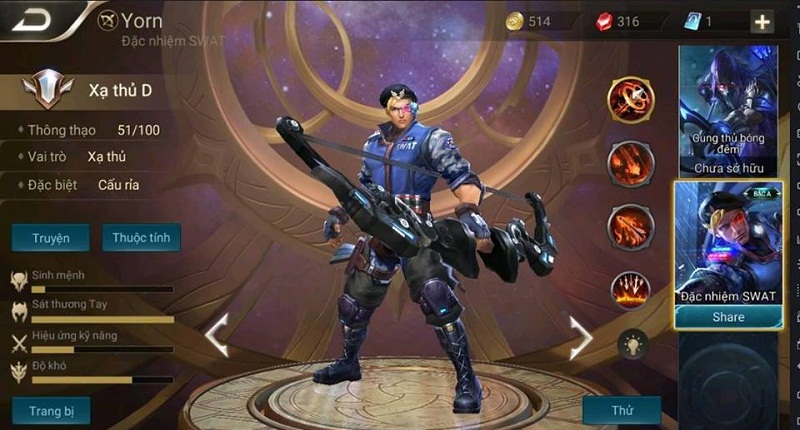
Task: Tap the lightbulb hint icon
Action: [631, 344]
